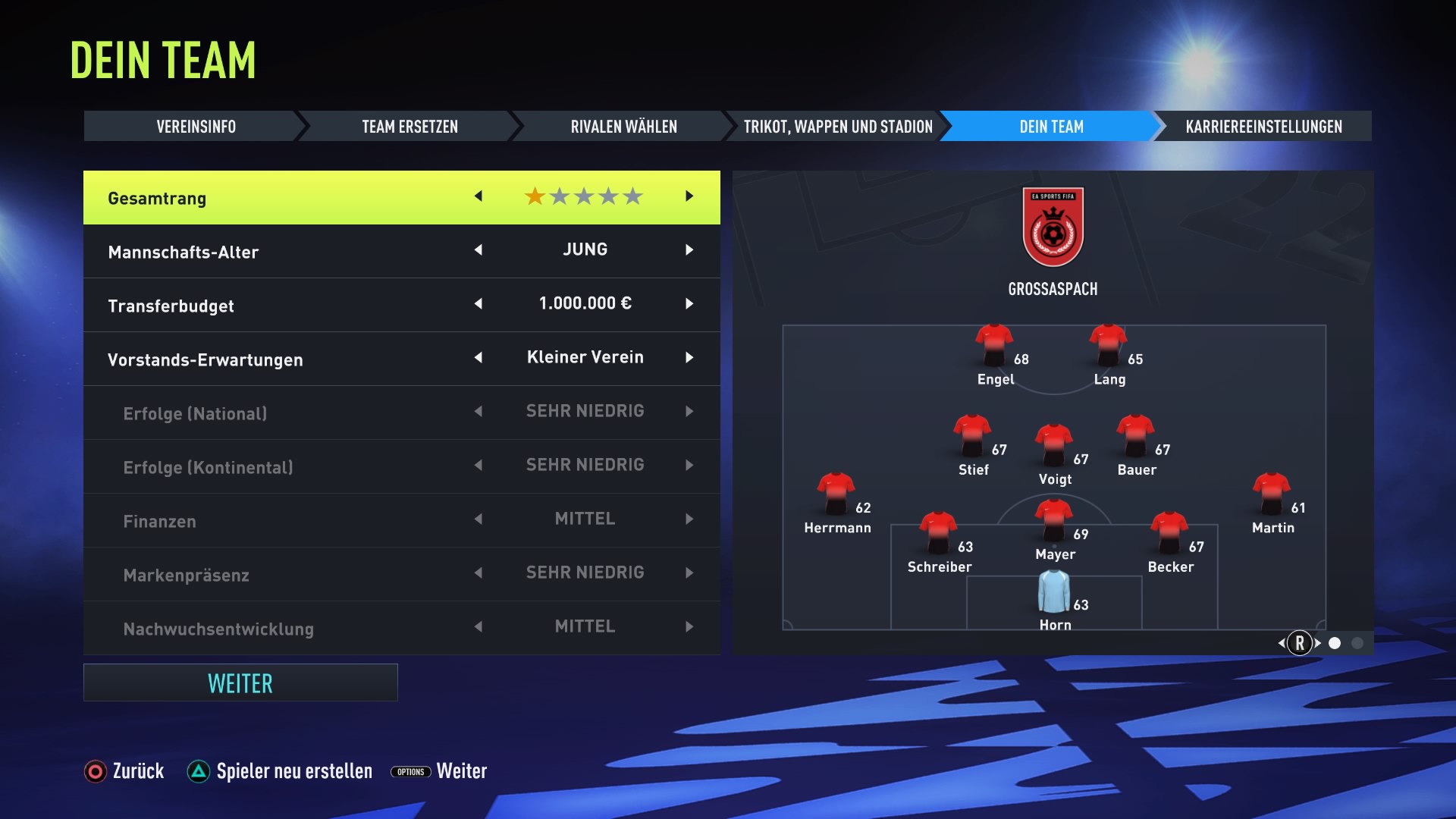Image resolution: width=1456 pixels, height=819 pixels.
Task: Select goalkeeper Horn on the pitch
Action: (x=1054, y=594)
